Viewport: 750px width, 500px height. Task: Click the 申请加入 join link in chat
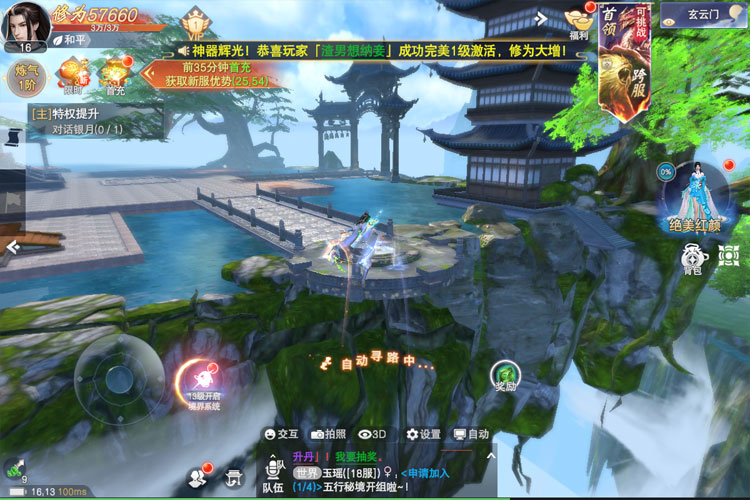425,473
